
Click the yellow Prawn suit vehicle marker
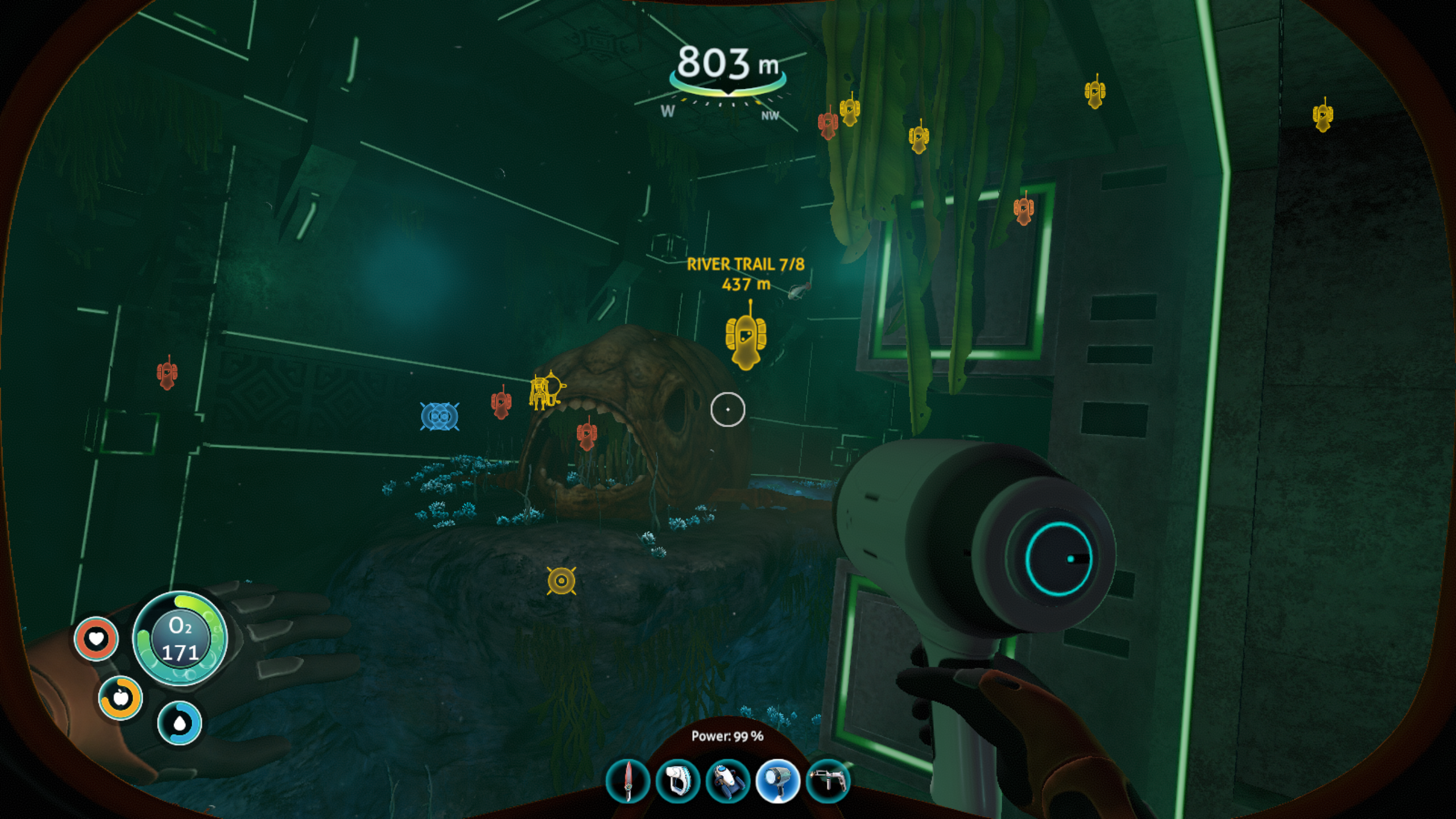coord(546,390)
